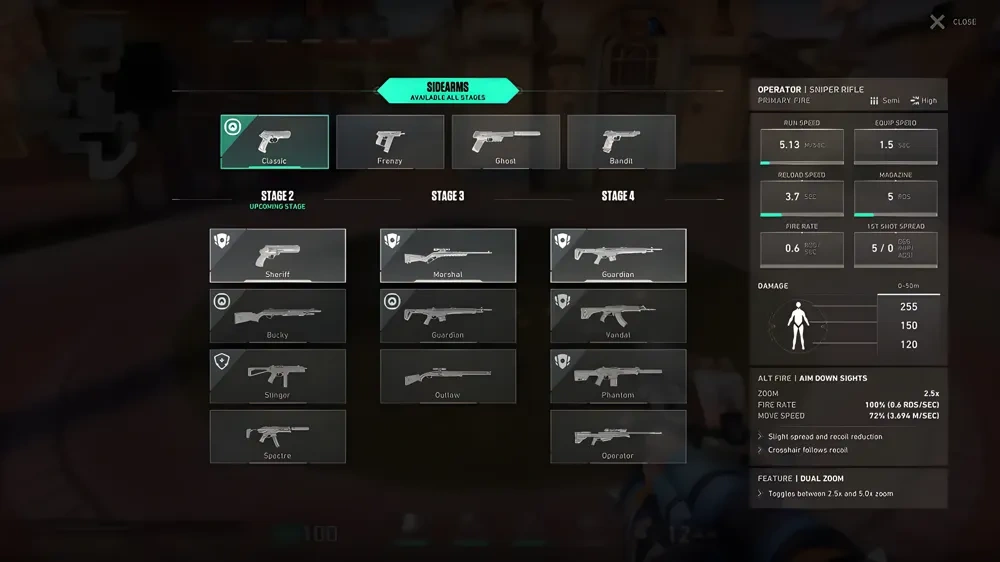Image resolution: width=1000 pixels, height=562 pixels.
Task: Close the weapon info screen
Action: click(952, 22)
